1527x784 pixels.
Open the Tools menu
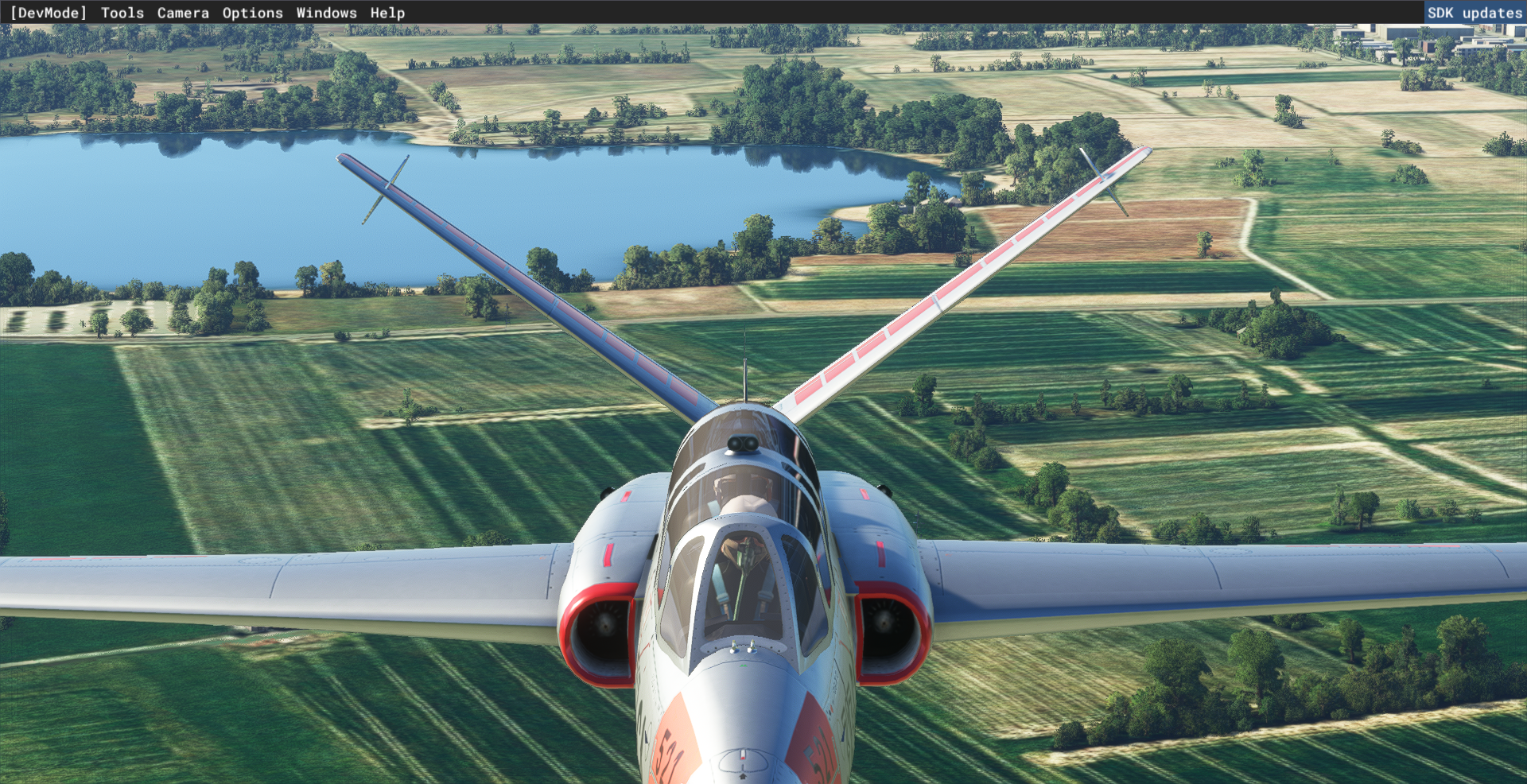tap(122, 13)
